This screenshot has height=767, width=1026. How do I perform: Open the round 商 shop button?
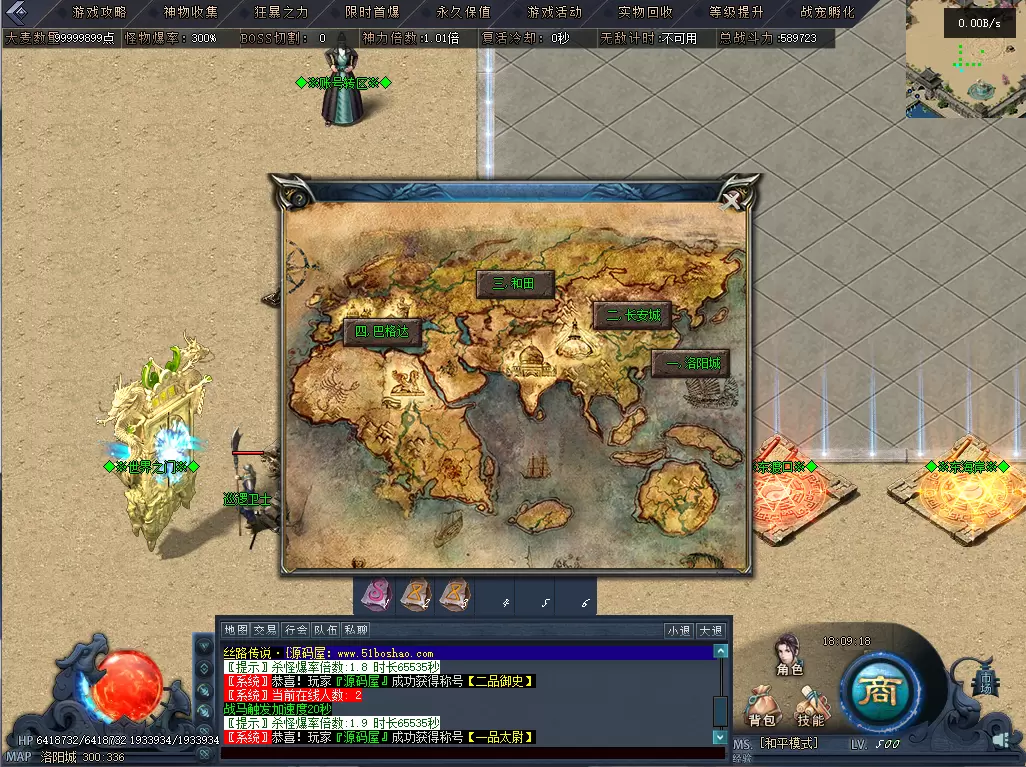(878, 691)
